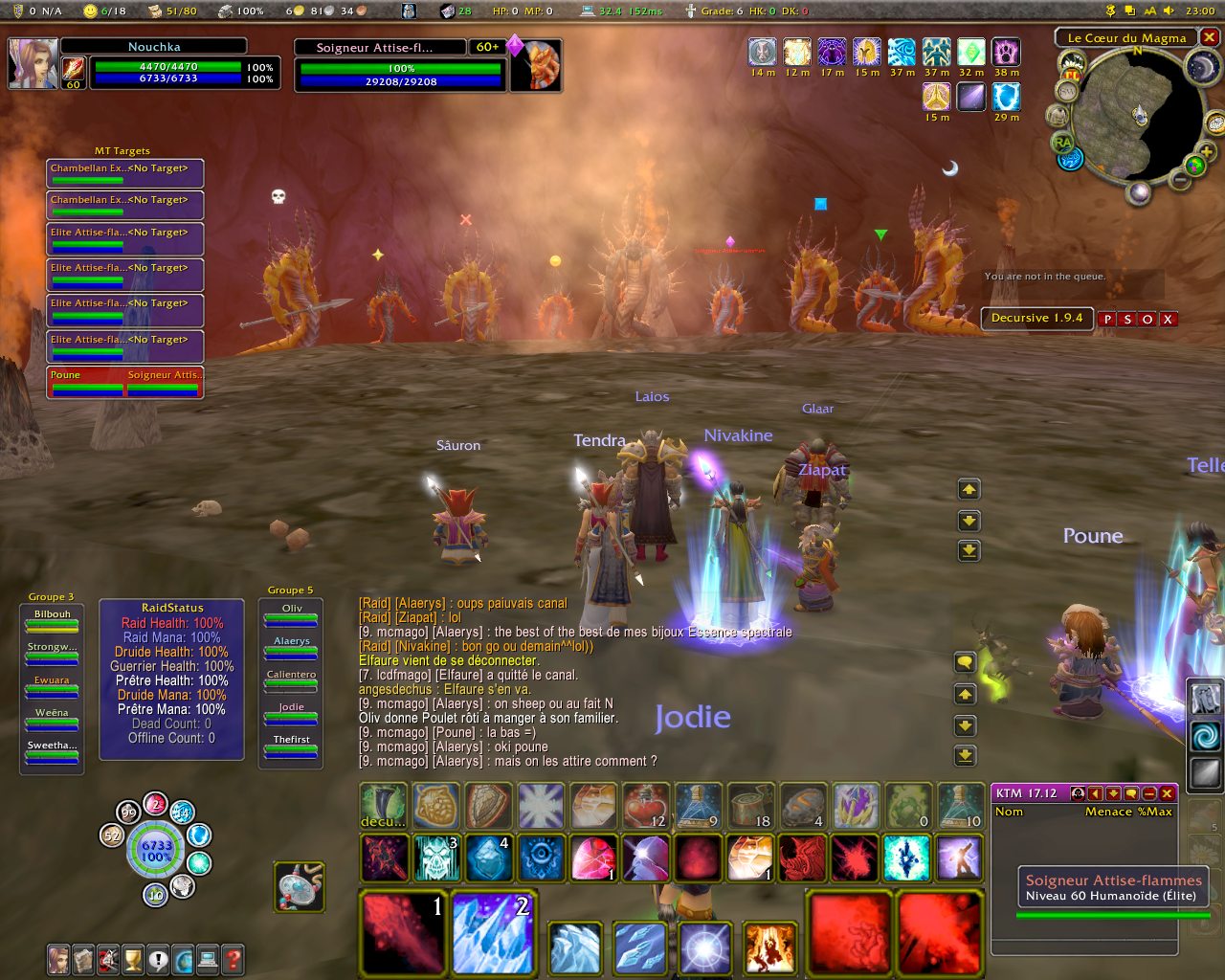Viewport: 1225px width, 980px height.
Task: Zoom out the minimap with the minus button
Action: [x=1181, y=179]
